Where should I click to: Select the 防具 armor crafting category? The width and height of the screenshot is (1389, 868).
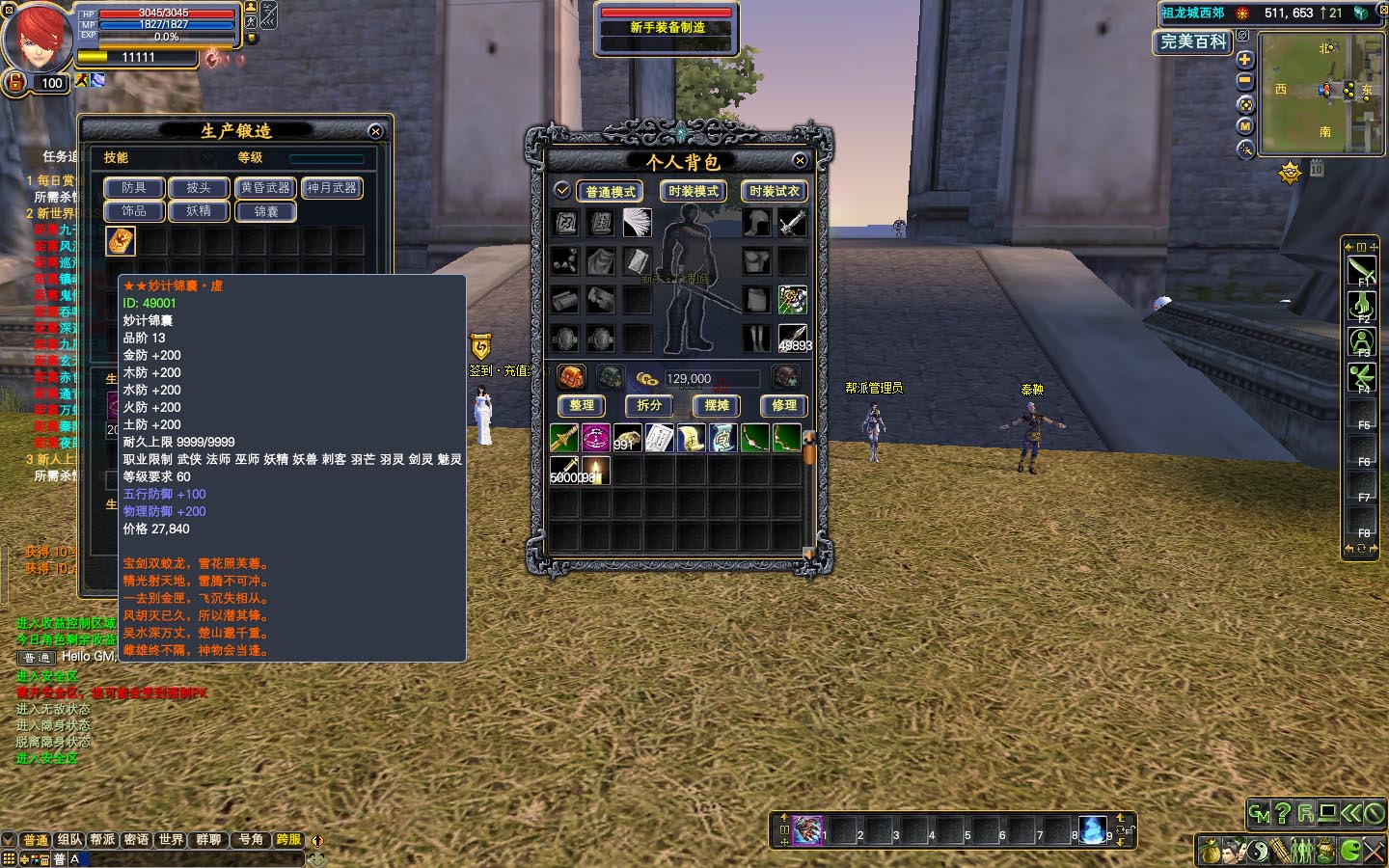(134, 188)
